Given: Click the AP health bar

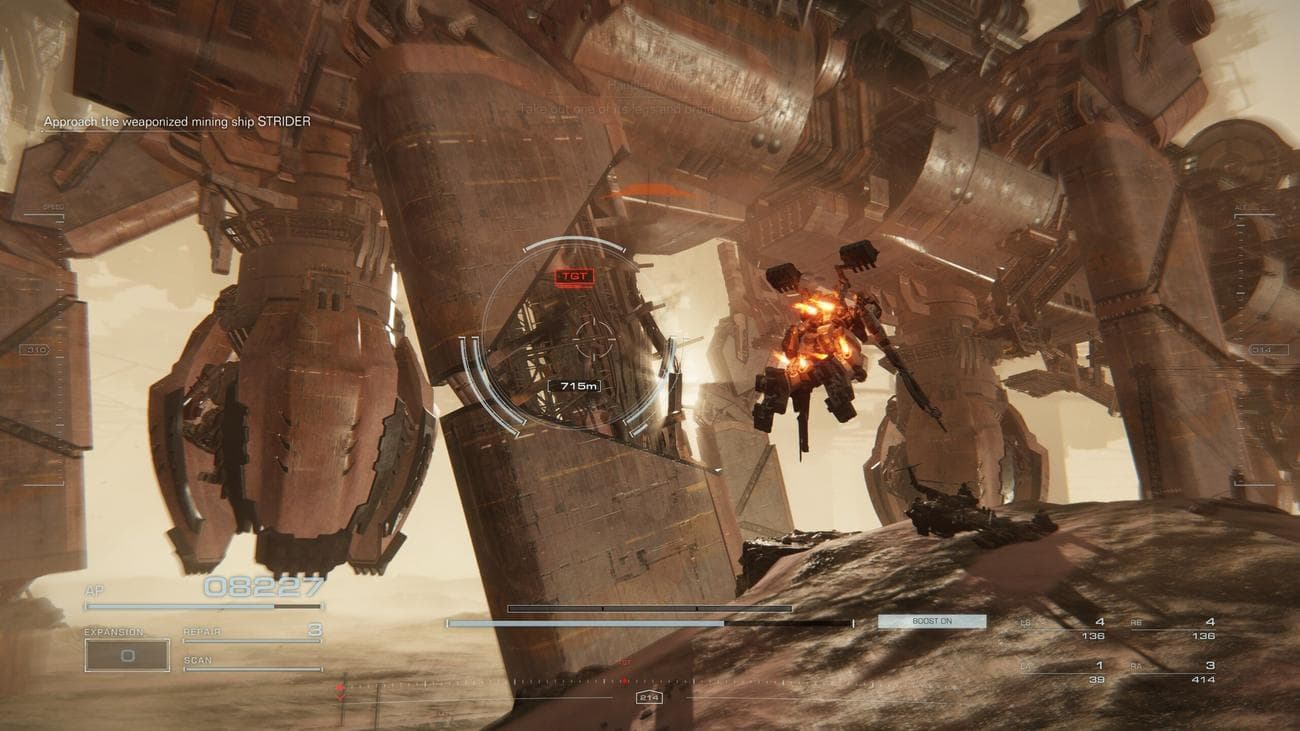Looking at the screenshot, I should (205, 604).
